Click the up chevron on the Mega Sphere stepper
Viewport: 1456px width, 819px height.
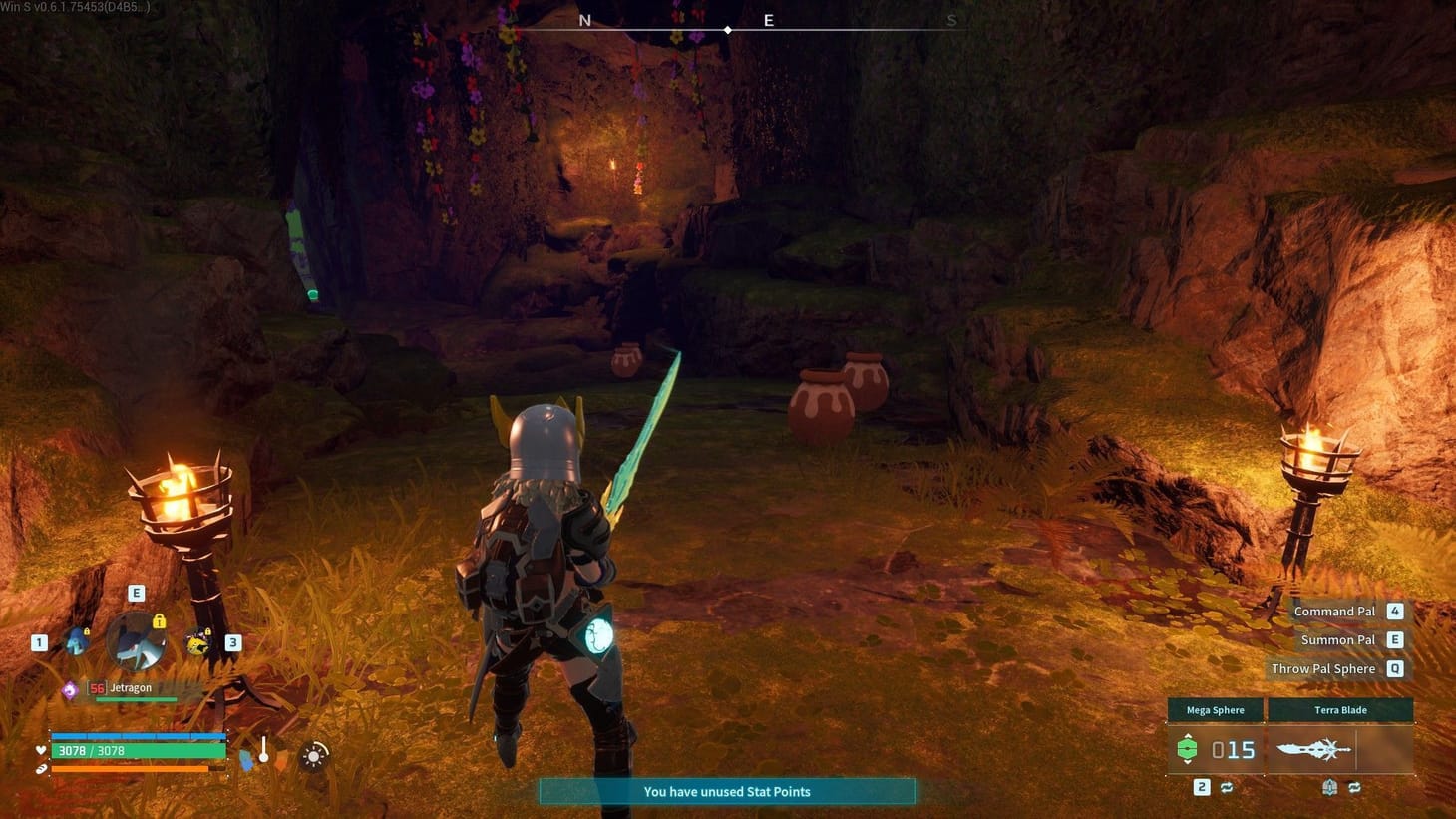(1187, 736)
